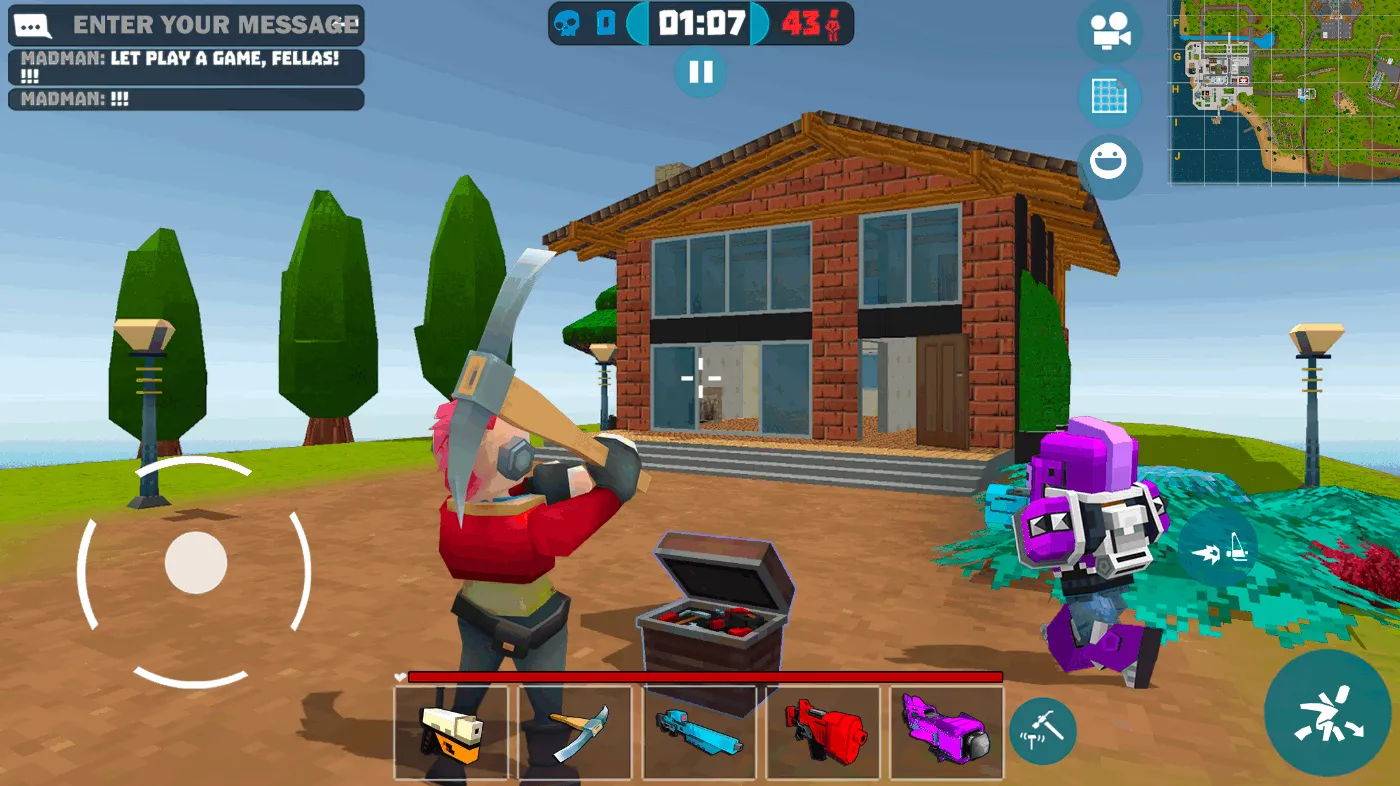Switch to the purple launcher weapon slot
Viewport: 1400px width, 786px height.
946,732
